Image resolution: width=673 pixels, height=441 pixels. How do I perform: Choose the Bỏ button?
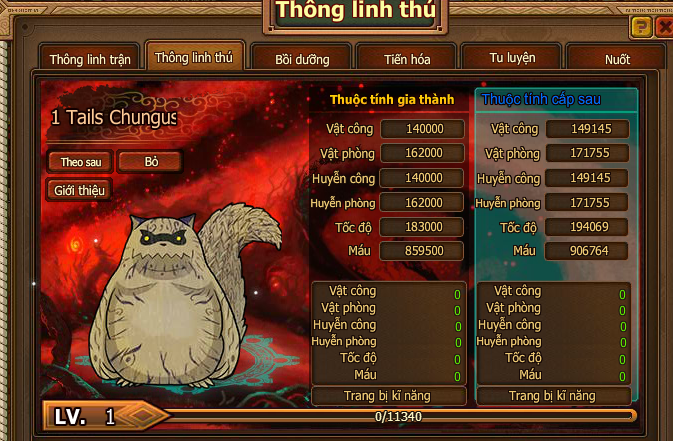(150, 161)
